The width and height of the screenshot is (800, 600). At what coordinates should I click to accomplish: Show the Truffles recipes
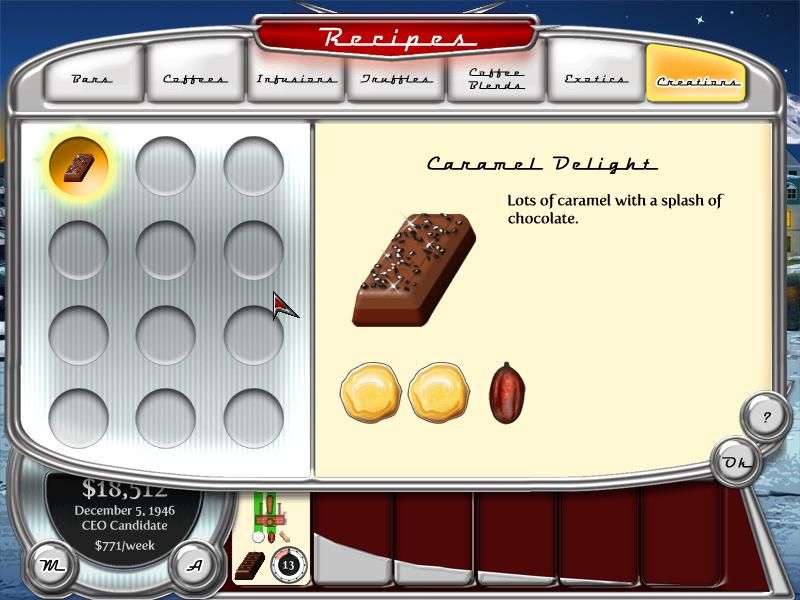point(395,77)
